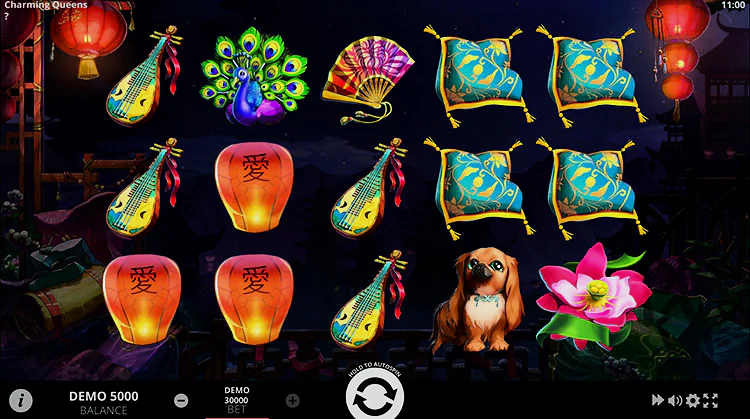This screenshot has height=419, width=750.
Task: Switch to fullscreen mode
Action: click(x=711, y=401)
